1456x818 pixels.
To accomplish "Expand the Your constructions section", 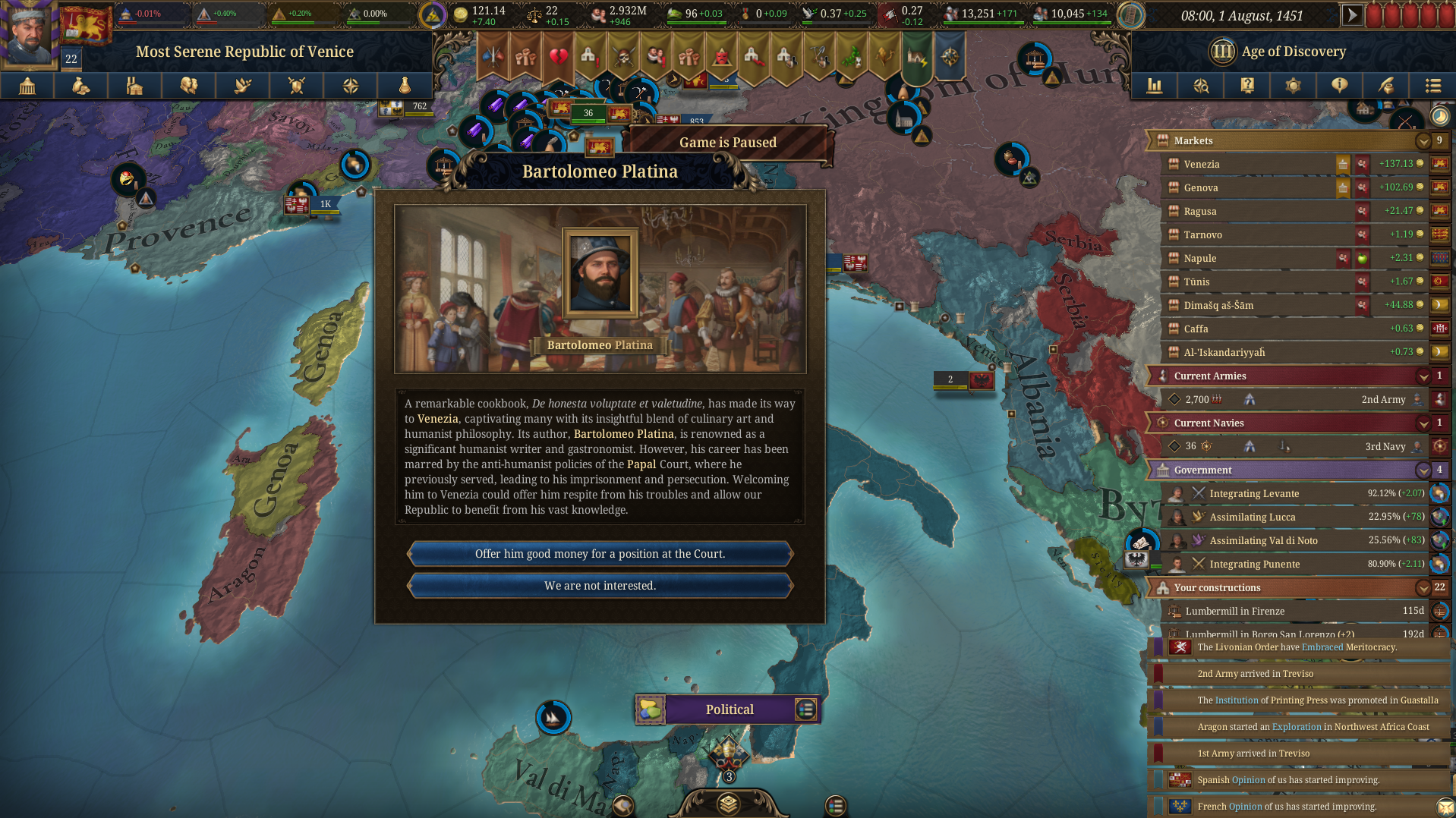I will (x=1423, y=587).
